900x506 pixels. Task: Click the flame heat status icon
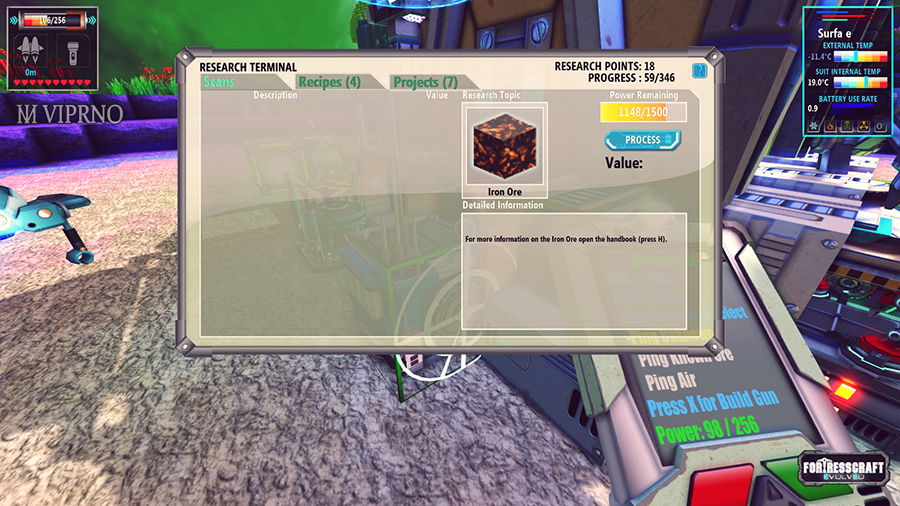[x=831, y=127]
